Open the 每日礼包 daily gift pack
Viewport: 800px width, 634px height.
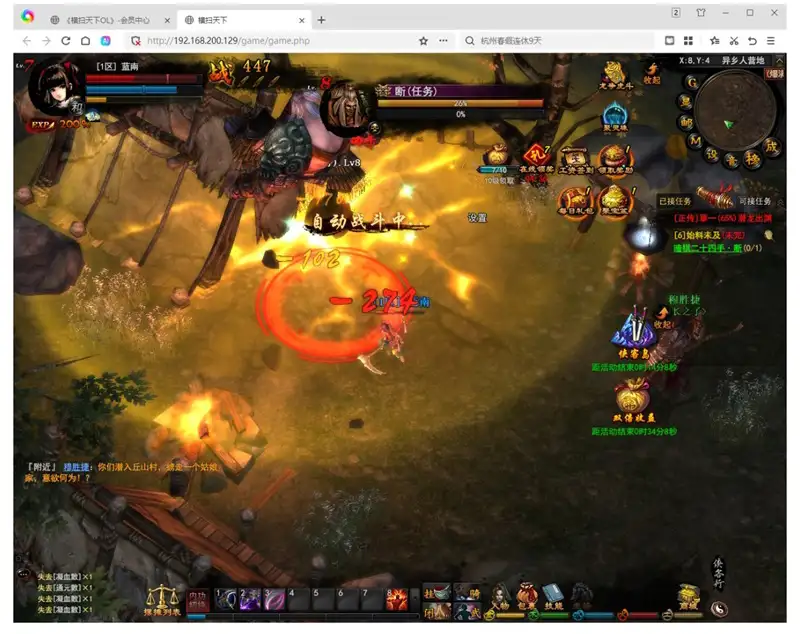pyautogui.click(x=574, y=199)
